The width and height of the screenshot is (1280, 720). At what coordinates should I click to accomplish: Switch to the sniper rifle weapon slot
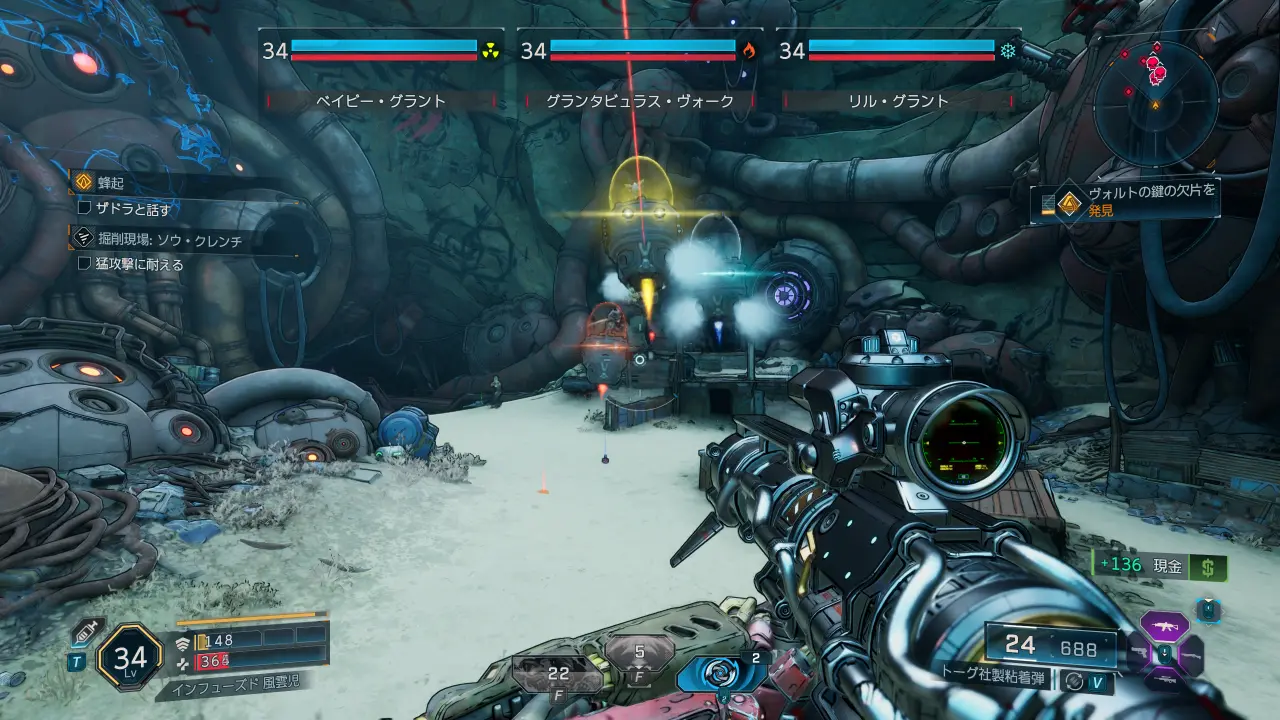click(x=1164, y=680)
